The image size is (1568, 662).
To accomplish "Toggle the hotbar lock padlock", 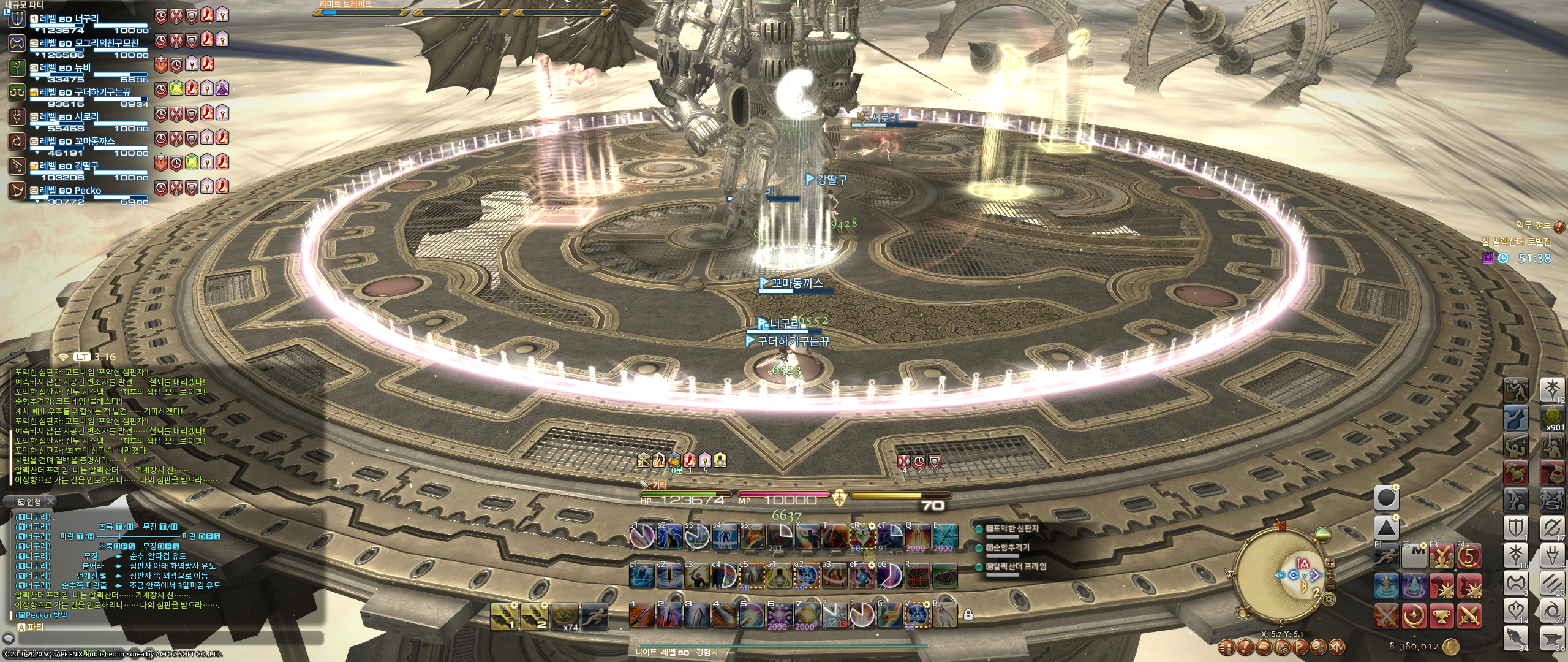I will click(x=968, y=614).
